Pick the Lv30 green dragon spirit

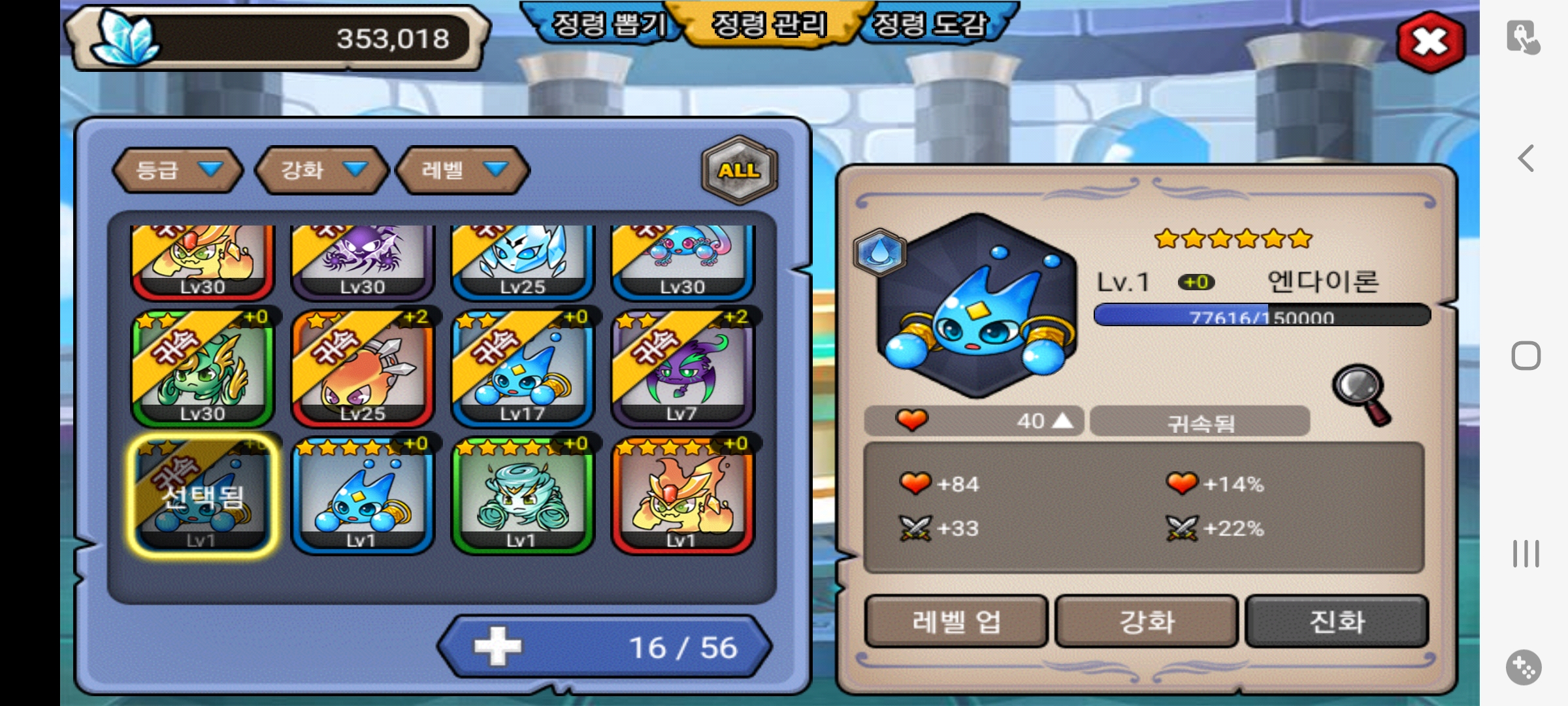coord(203,369)
